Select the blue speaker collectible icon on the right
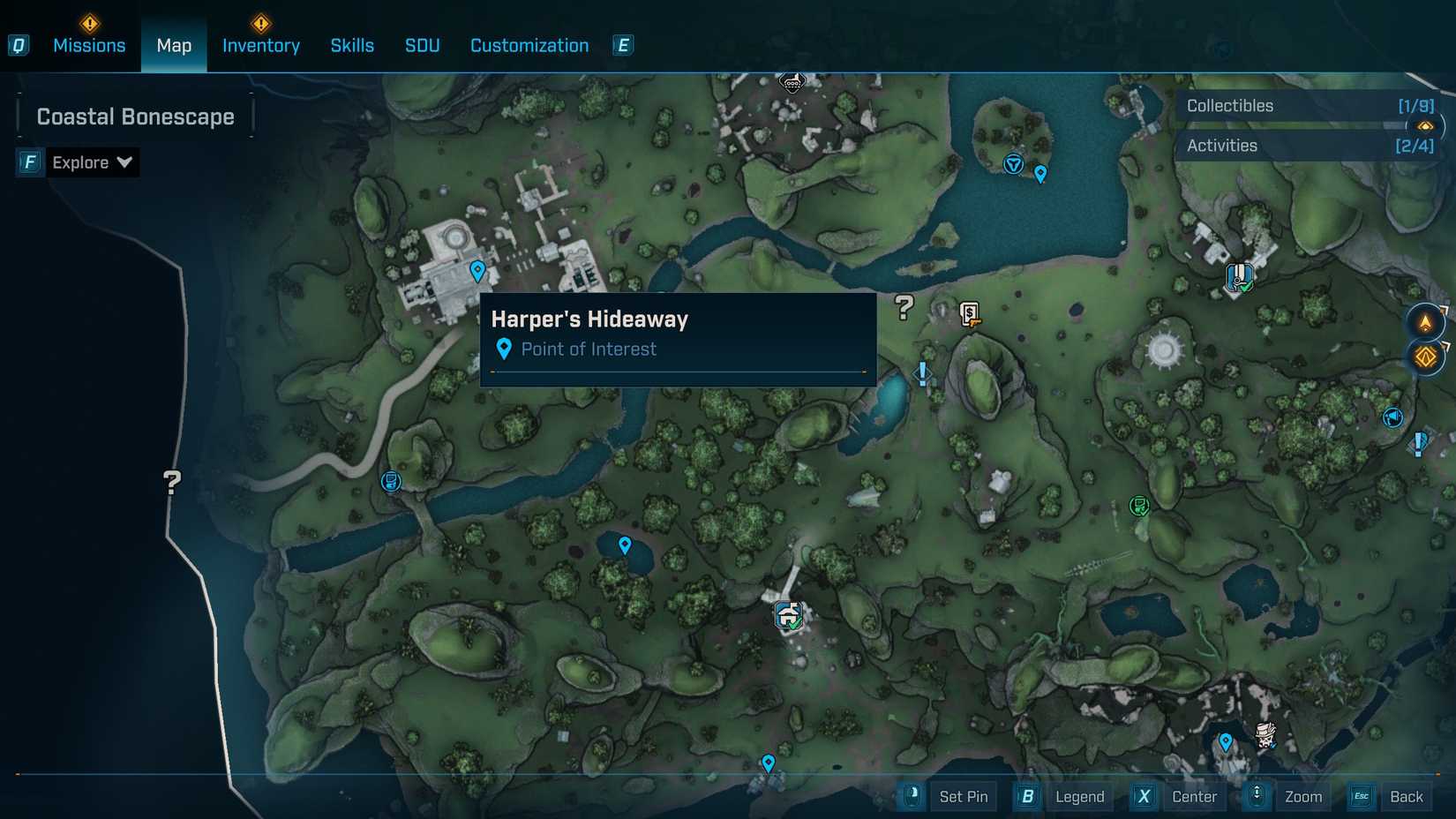This screenshot has height=819, width=1456. coord(1394,418)
